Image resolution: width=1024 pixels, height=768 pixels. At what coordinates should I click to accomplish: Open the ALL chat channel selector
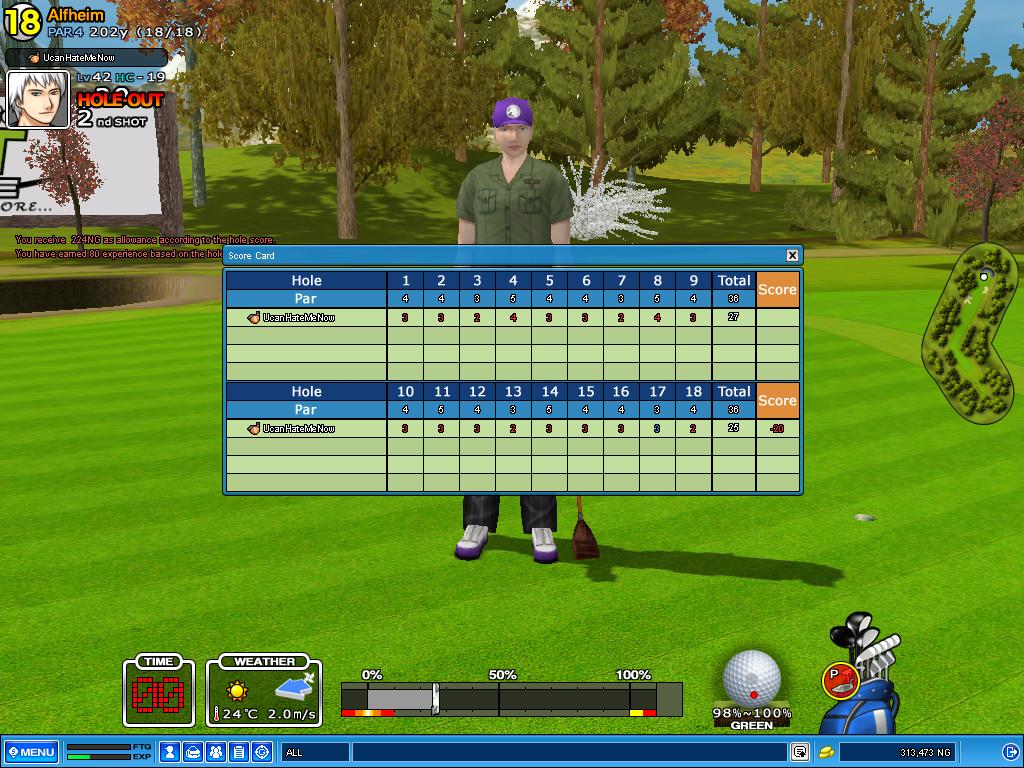point(315,752)
